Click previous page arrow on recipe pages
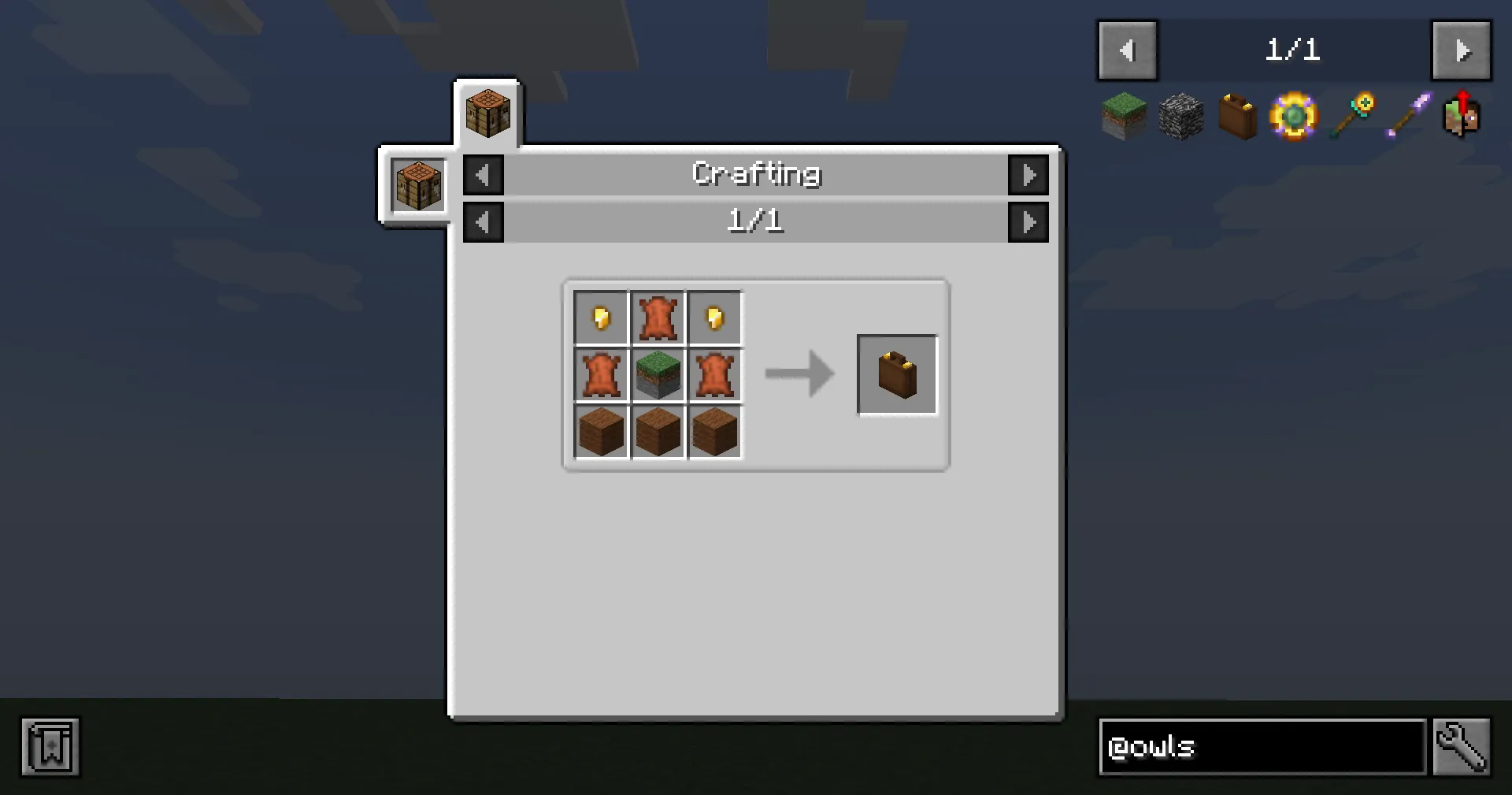 pyautogui.click(x=483, y=221)
